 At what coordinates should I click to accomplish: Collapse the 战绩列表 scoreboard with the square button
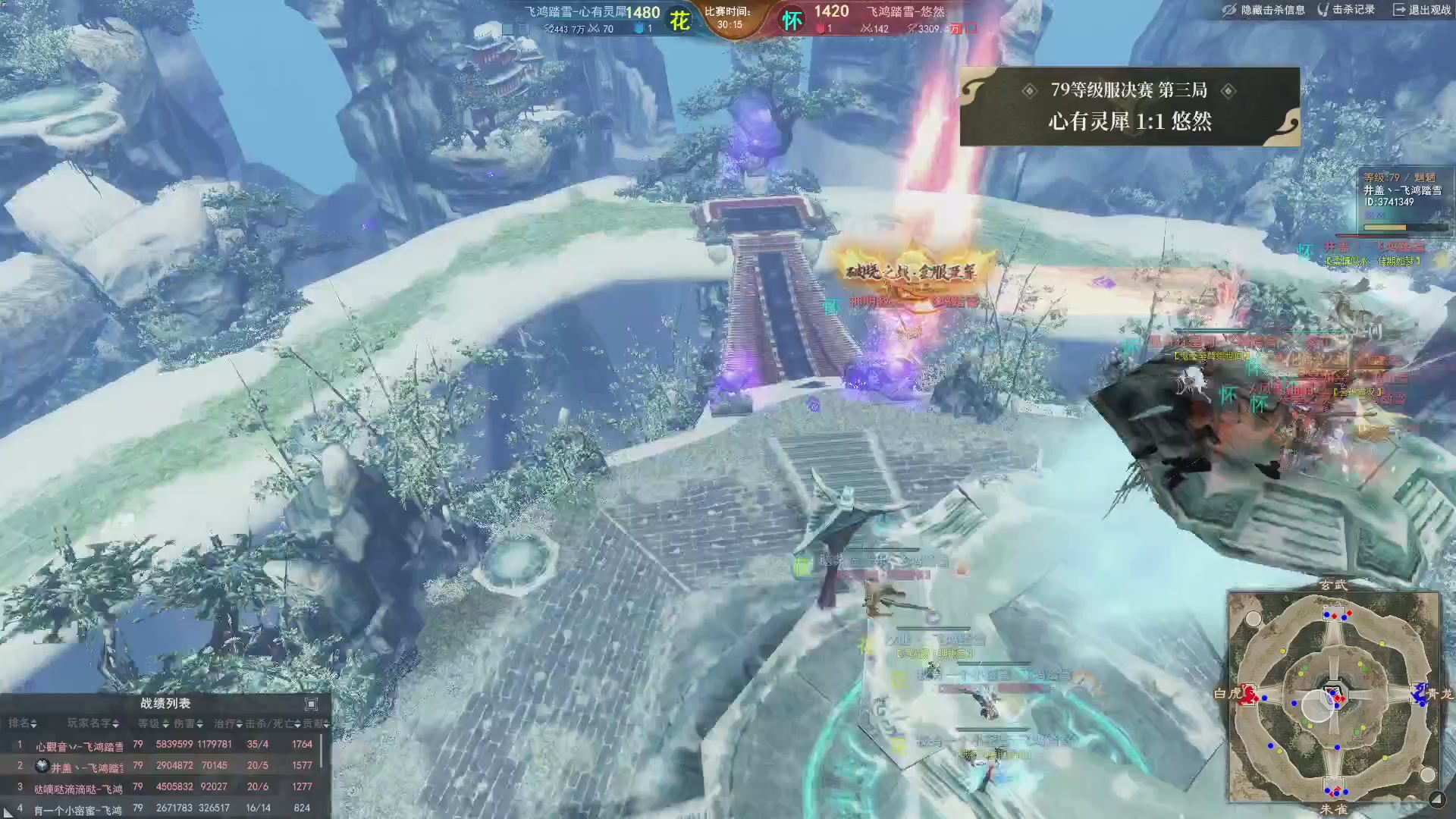pos(311,704)
